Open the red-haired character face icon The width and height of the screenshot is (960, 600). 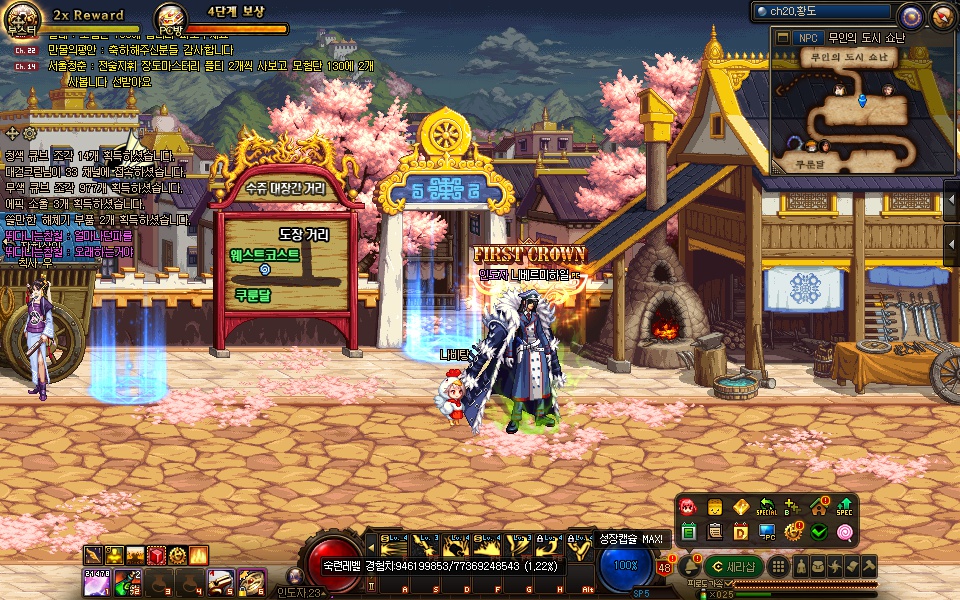pos(689,506)
